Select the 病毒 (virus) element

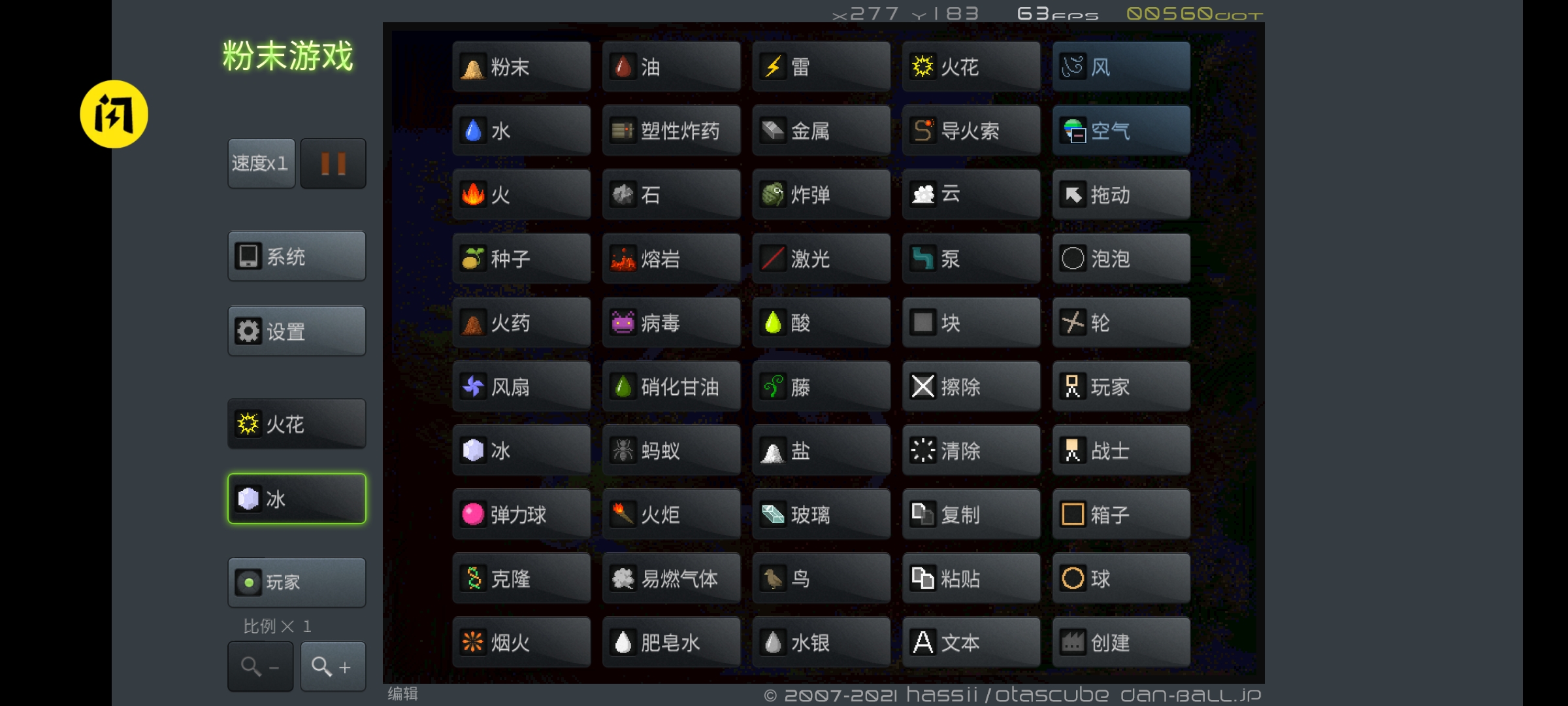tap(671, 322)
